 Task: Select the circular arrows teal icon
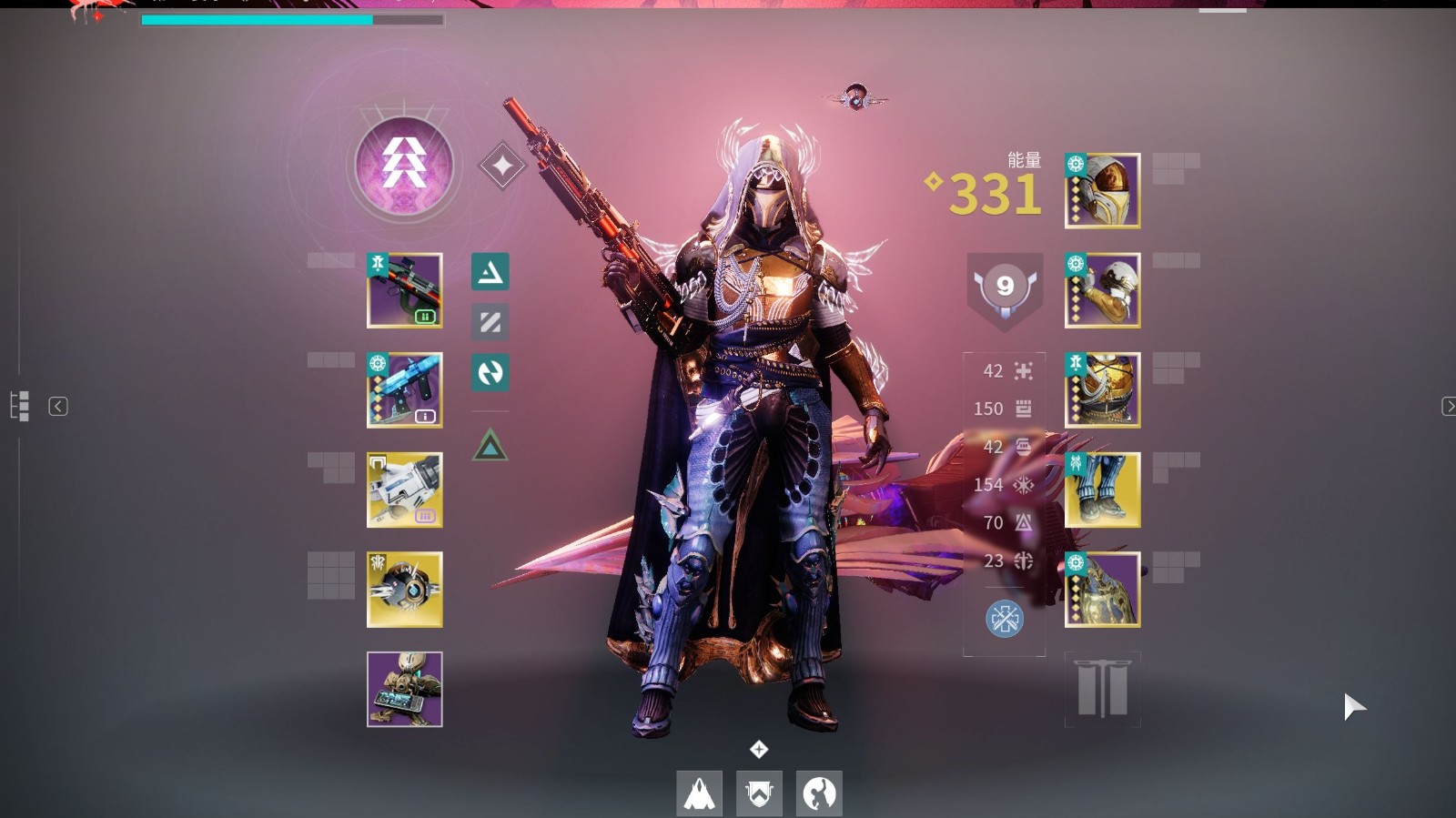tap(490, 372)
